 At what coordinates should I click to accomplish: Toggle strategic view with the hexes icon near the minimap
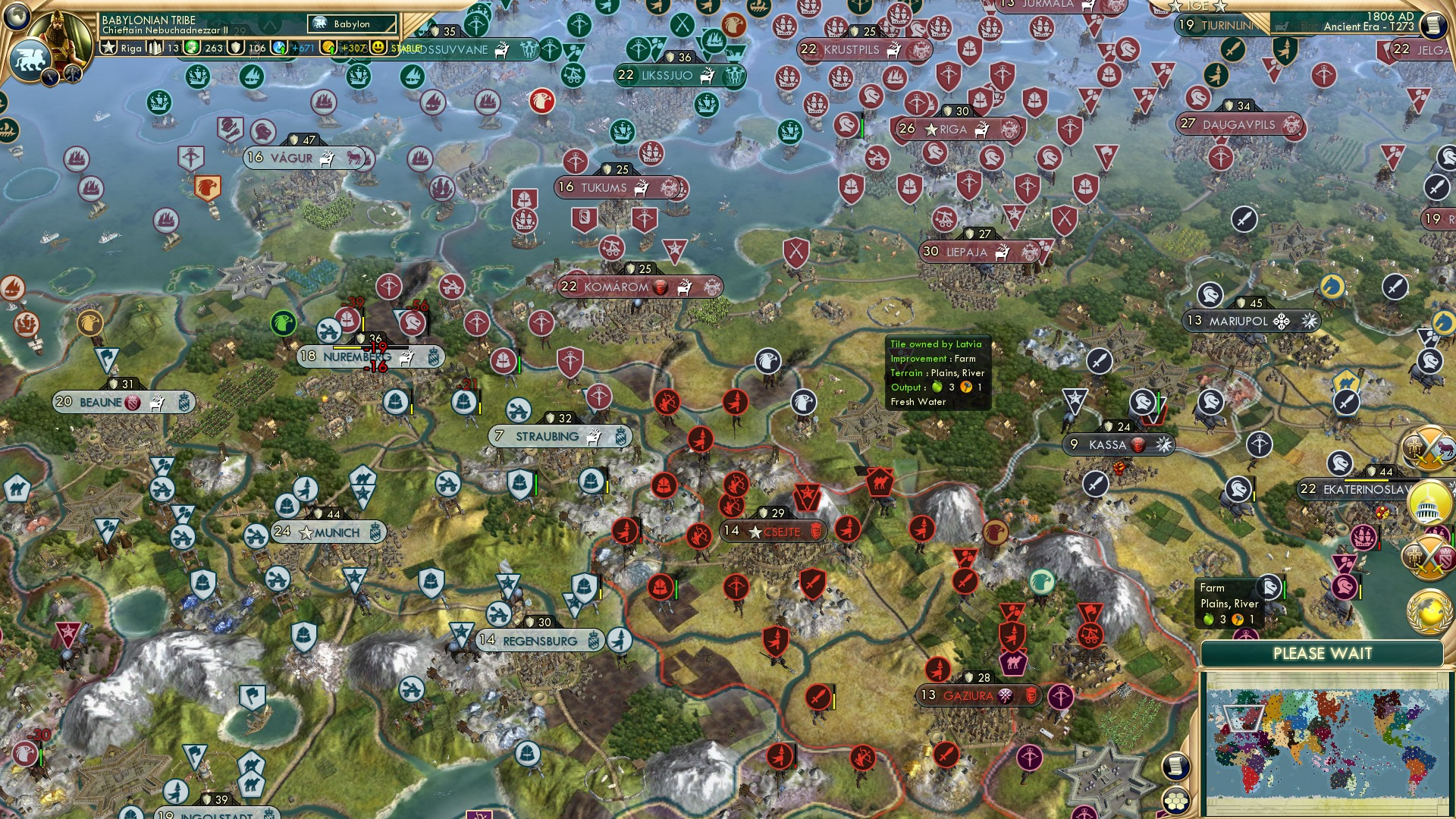click(1176, 802)
